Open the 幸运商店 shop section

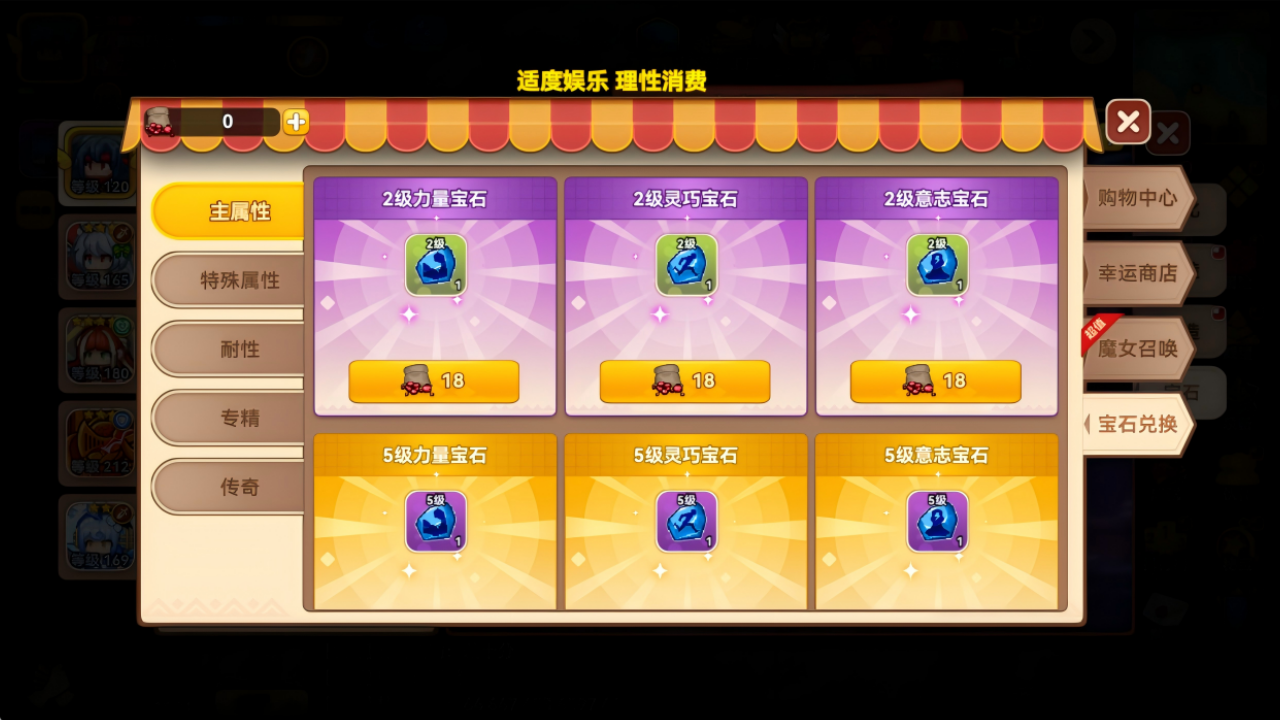click(x=1138, y=273)
